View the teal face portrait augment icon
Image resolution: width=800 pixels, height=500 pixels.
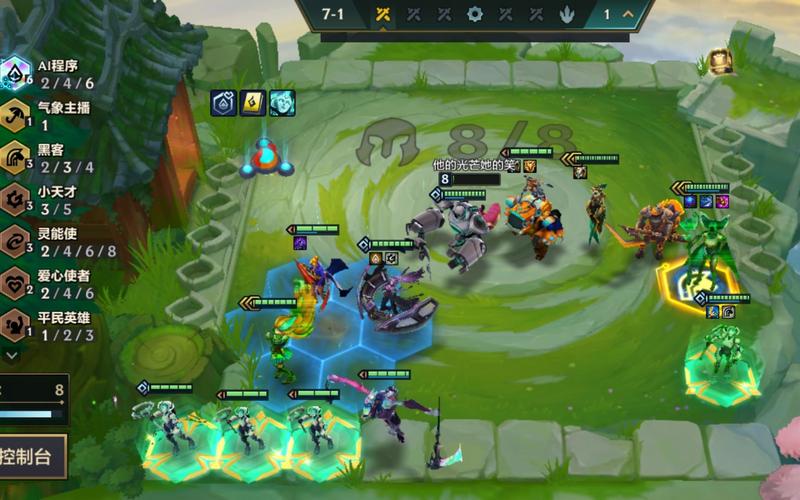[282, 102]
